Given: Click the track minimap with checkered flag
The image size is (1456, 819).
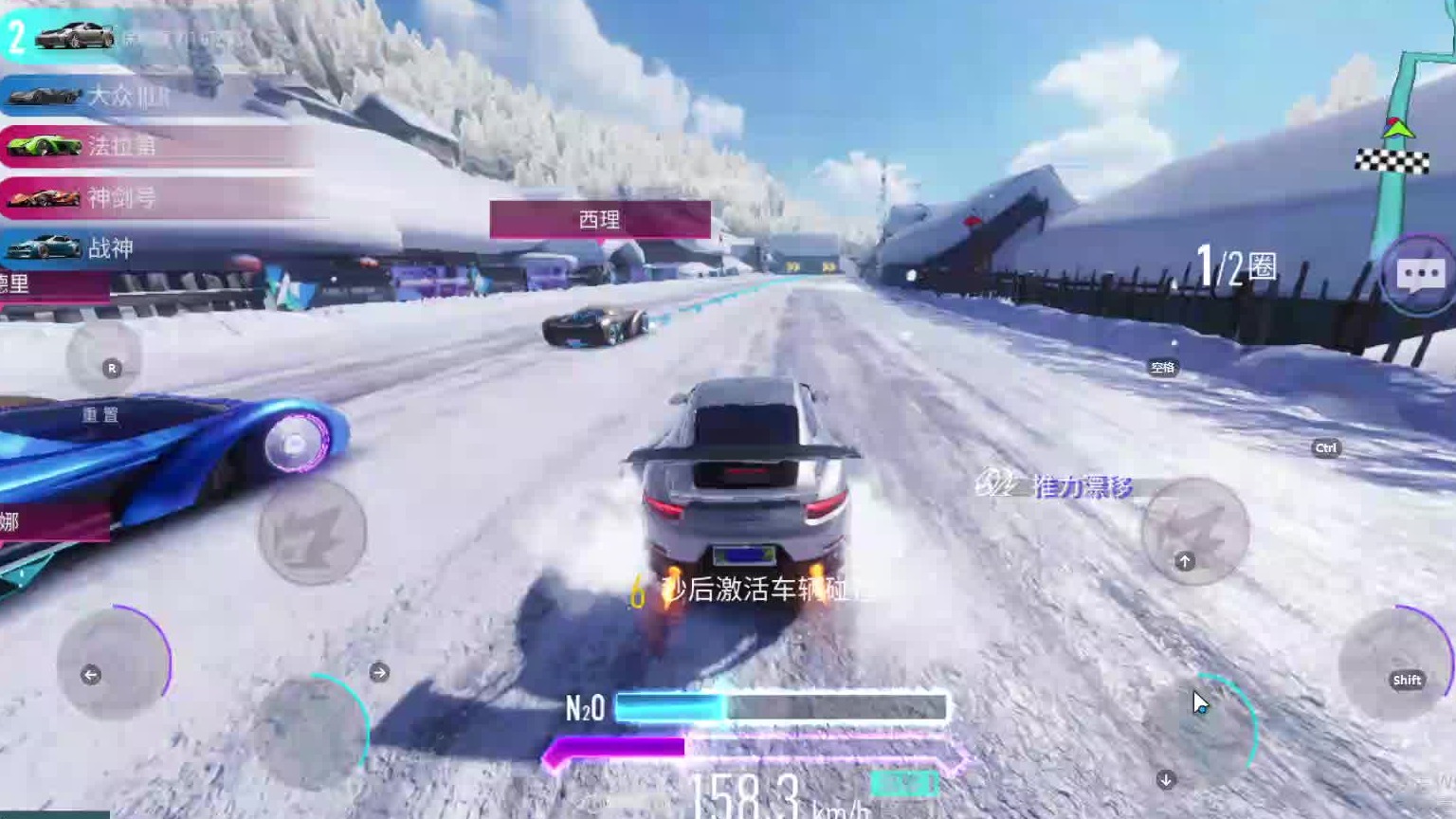Looking at the screenshot, I should point(1401,142).
